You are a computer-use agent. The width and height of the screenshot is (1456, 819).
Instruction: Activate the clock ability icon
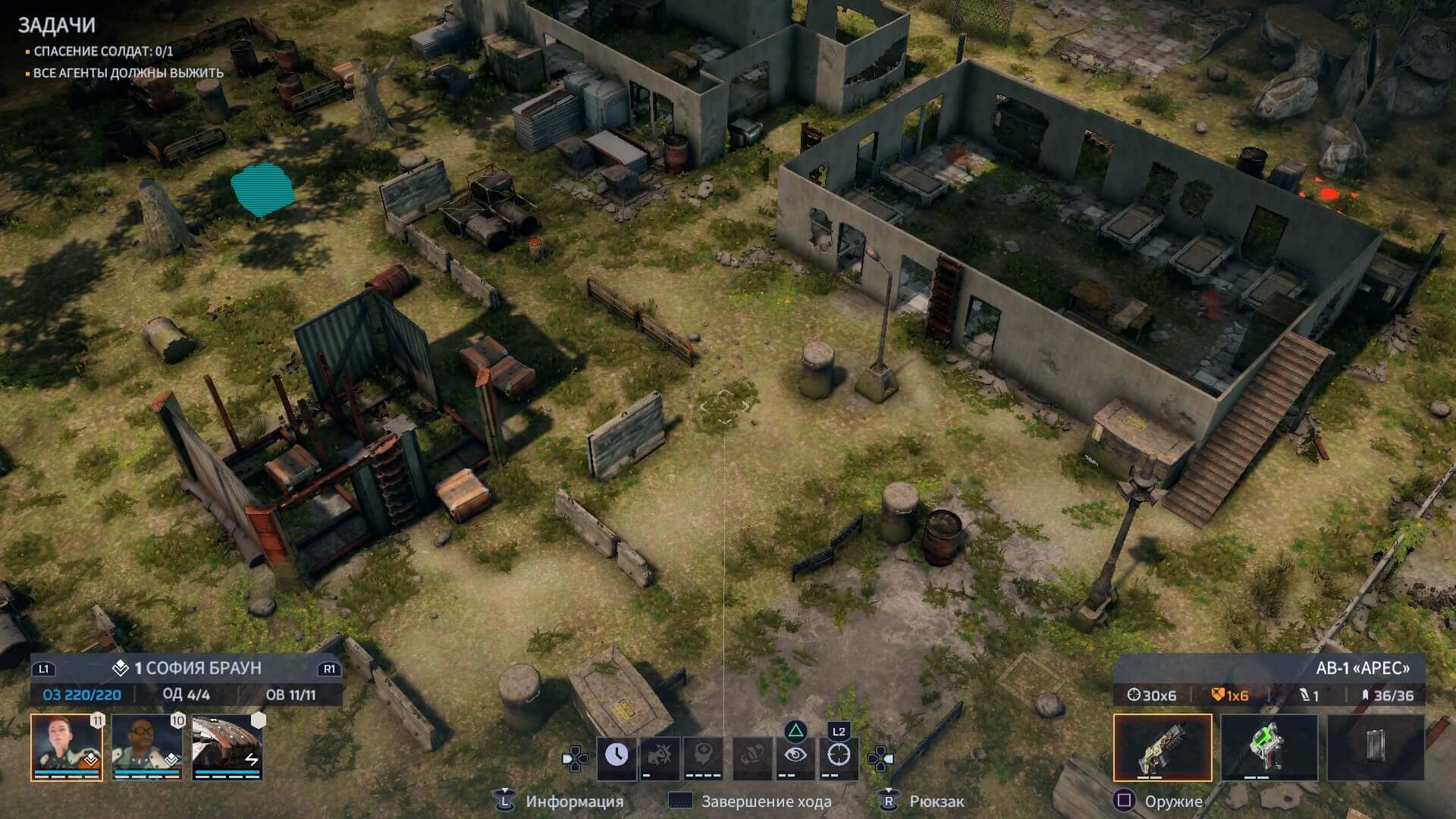click(617, 755)
